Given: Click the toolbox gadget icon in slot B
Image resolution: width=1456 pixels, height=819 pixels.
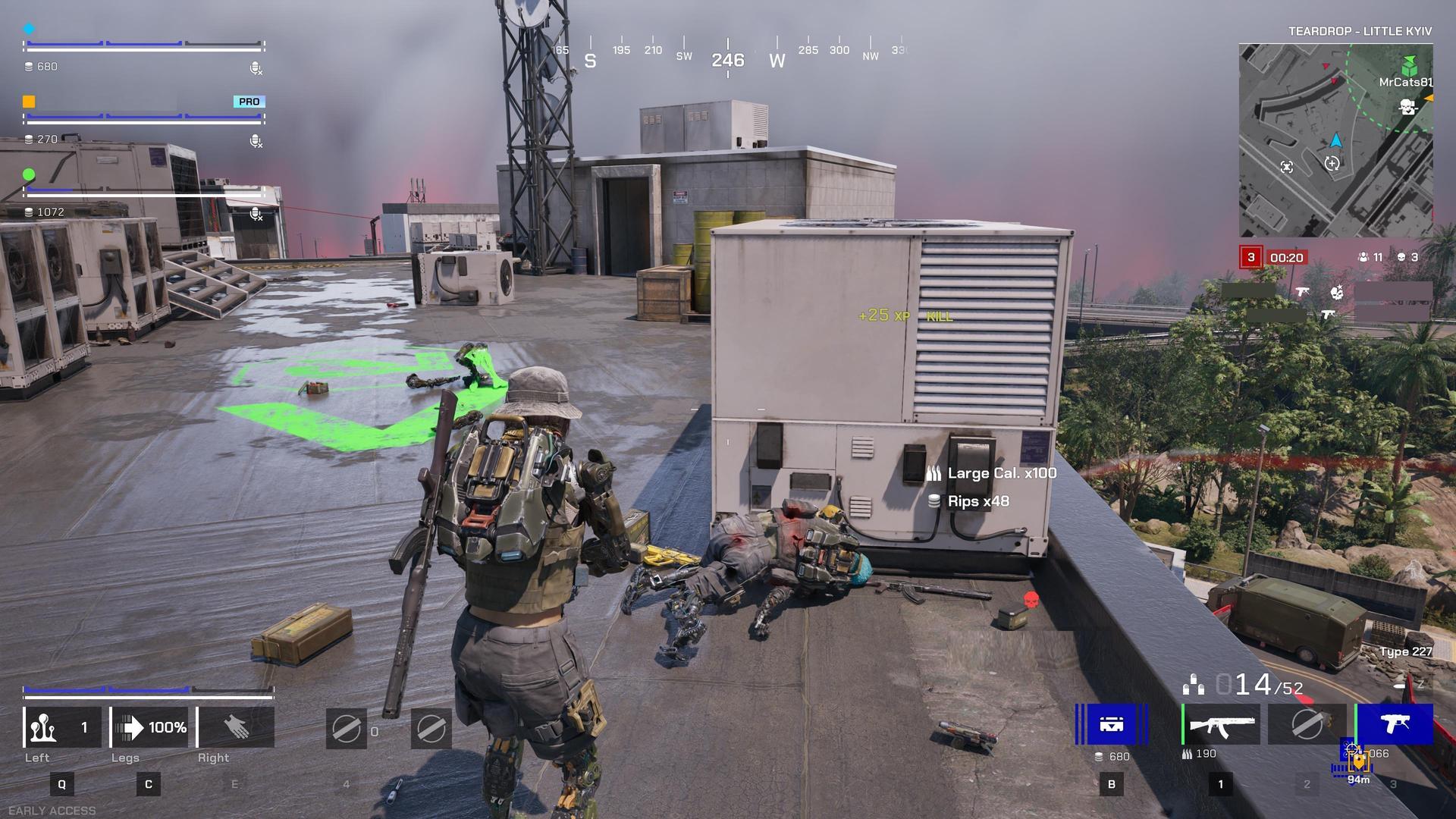Looking at the screenshot, I should coord(1109,726).
